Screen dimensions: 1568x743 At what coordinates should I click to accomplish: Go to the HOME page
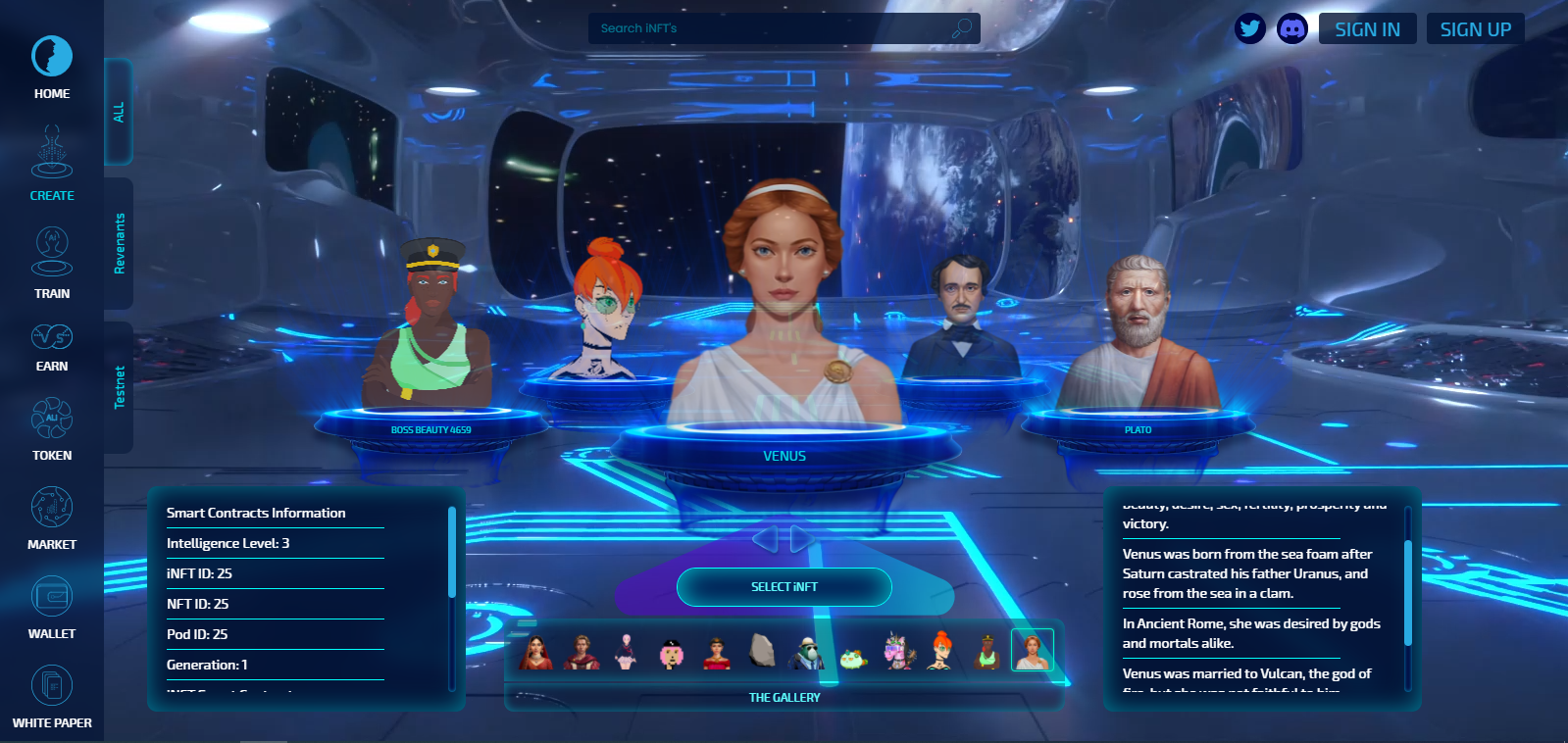pos(52,67)
